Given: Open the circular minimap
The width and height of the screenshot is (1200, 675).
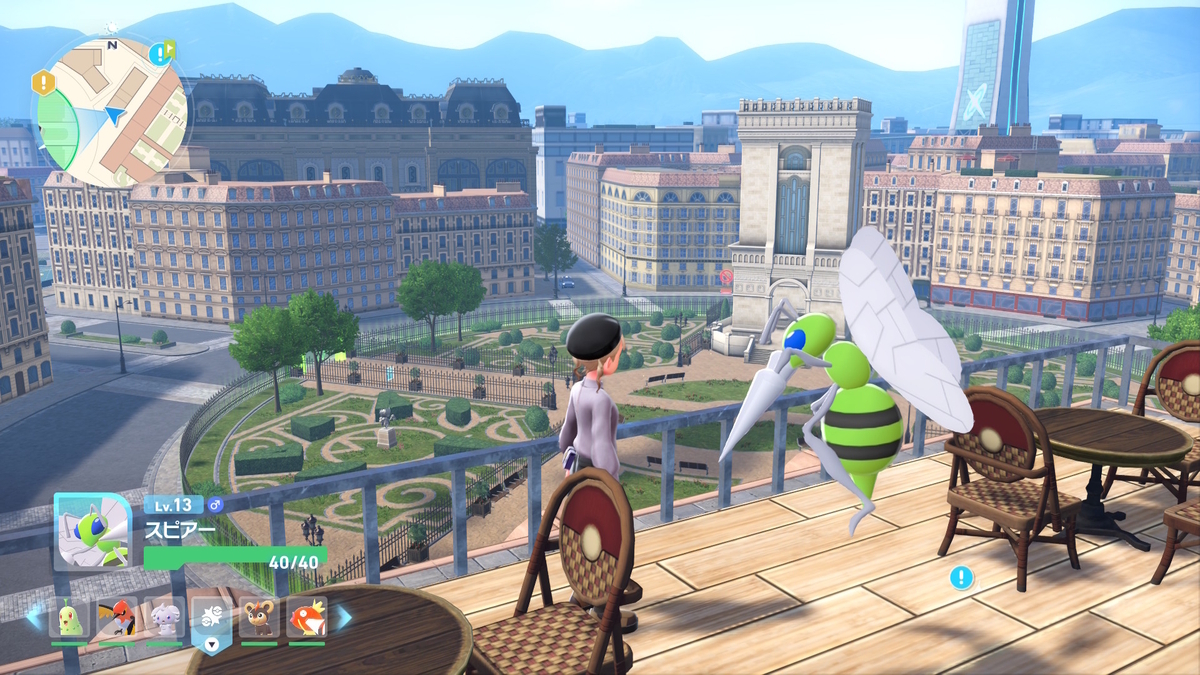Looking at the screenshot, I should coord(112,112).
